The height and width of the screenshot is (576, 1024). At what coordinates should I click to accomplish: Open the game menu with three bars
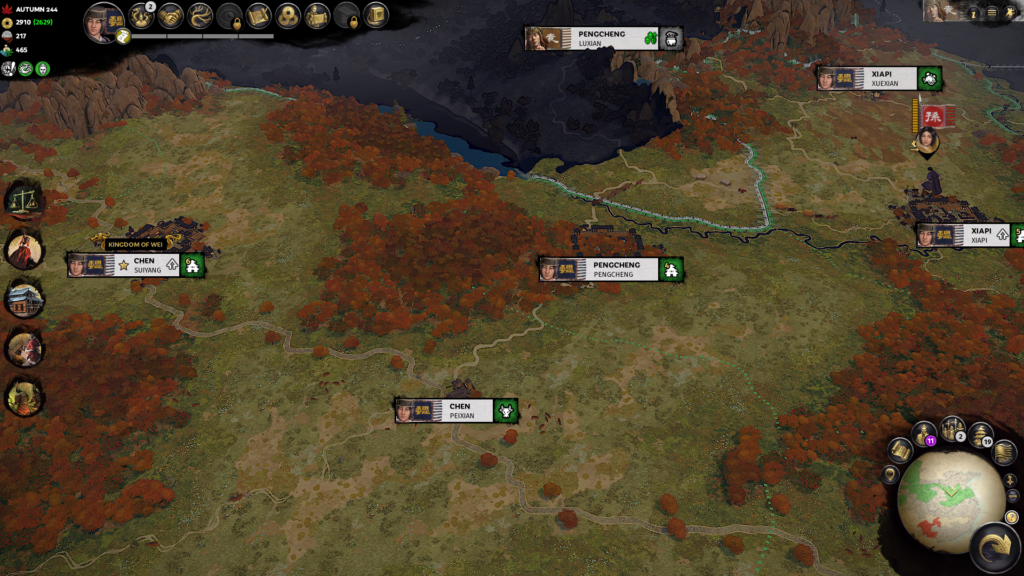991,13
